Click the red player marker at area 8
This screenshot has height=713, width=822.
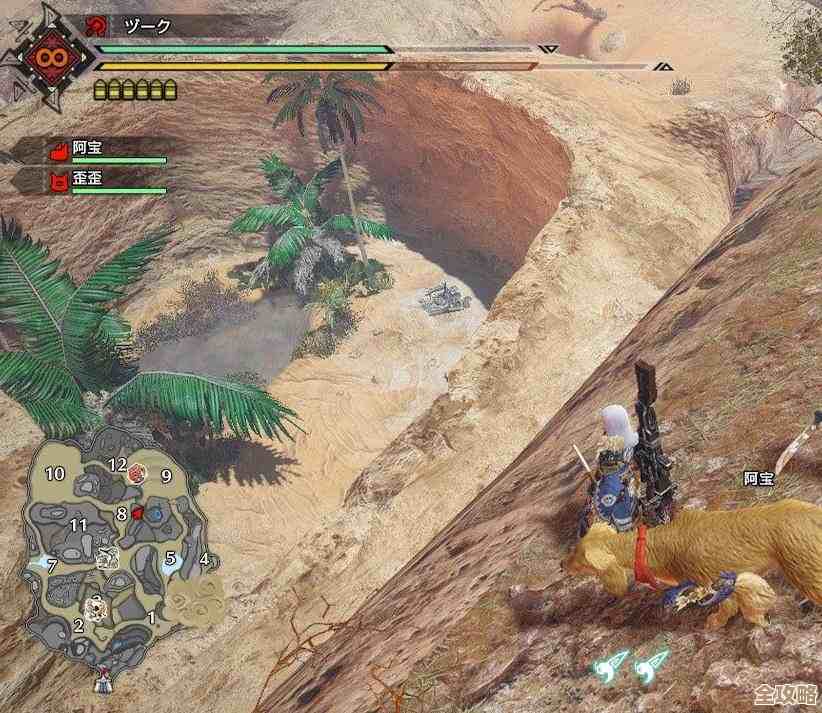pos(137,513)
